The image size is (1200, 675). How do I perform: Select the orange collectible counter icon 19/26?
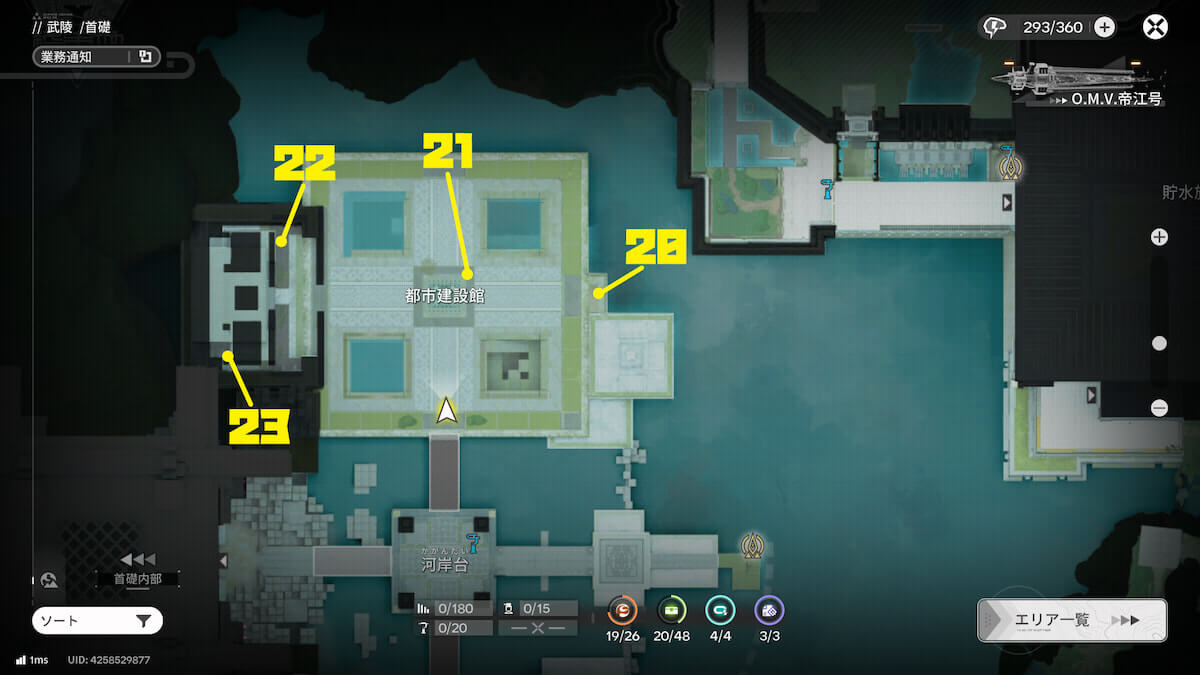pos(622,610)
